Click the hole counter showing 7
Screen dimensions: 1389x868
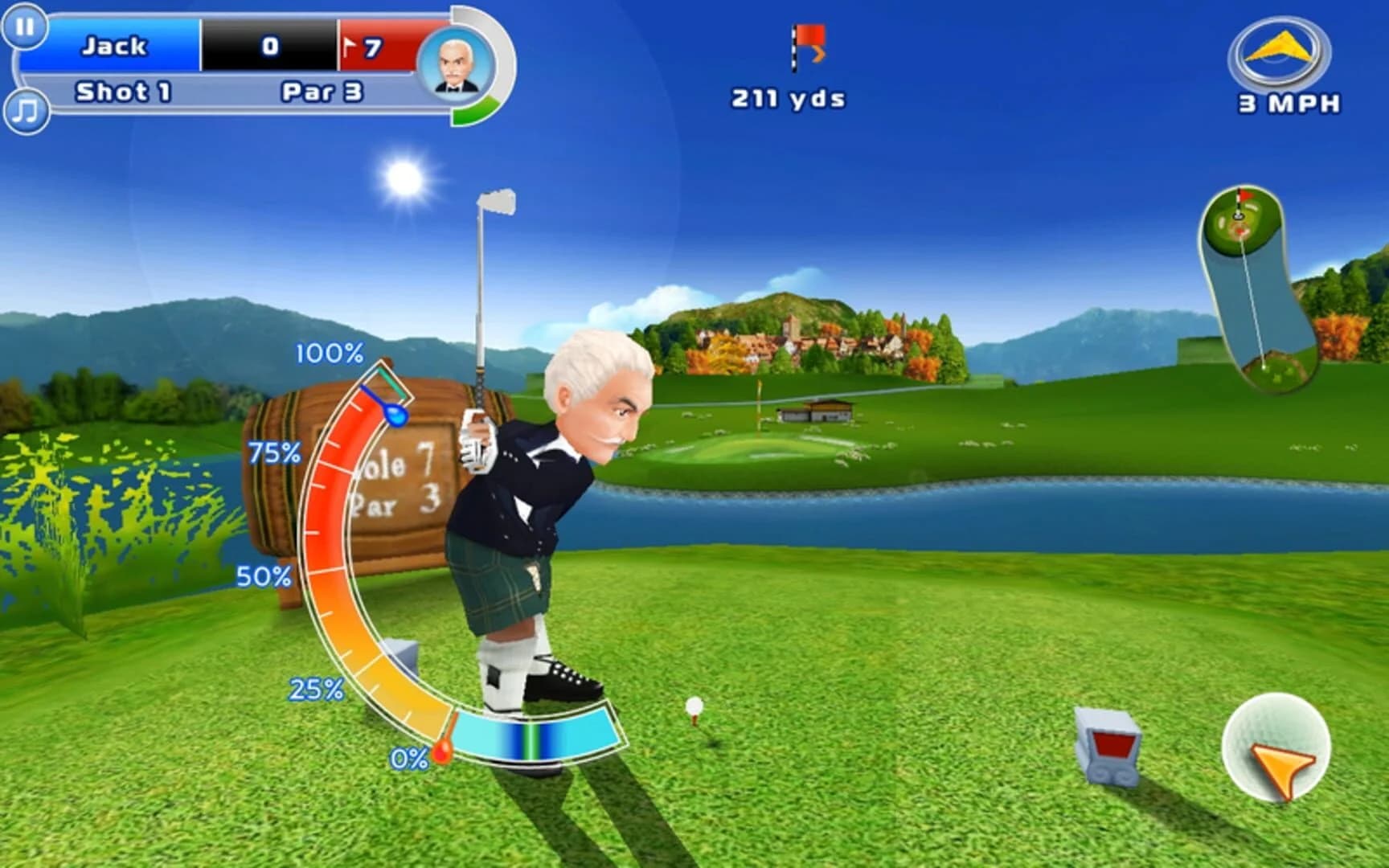coord(374,47)
